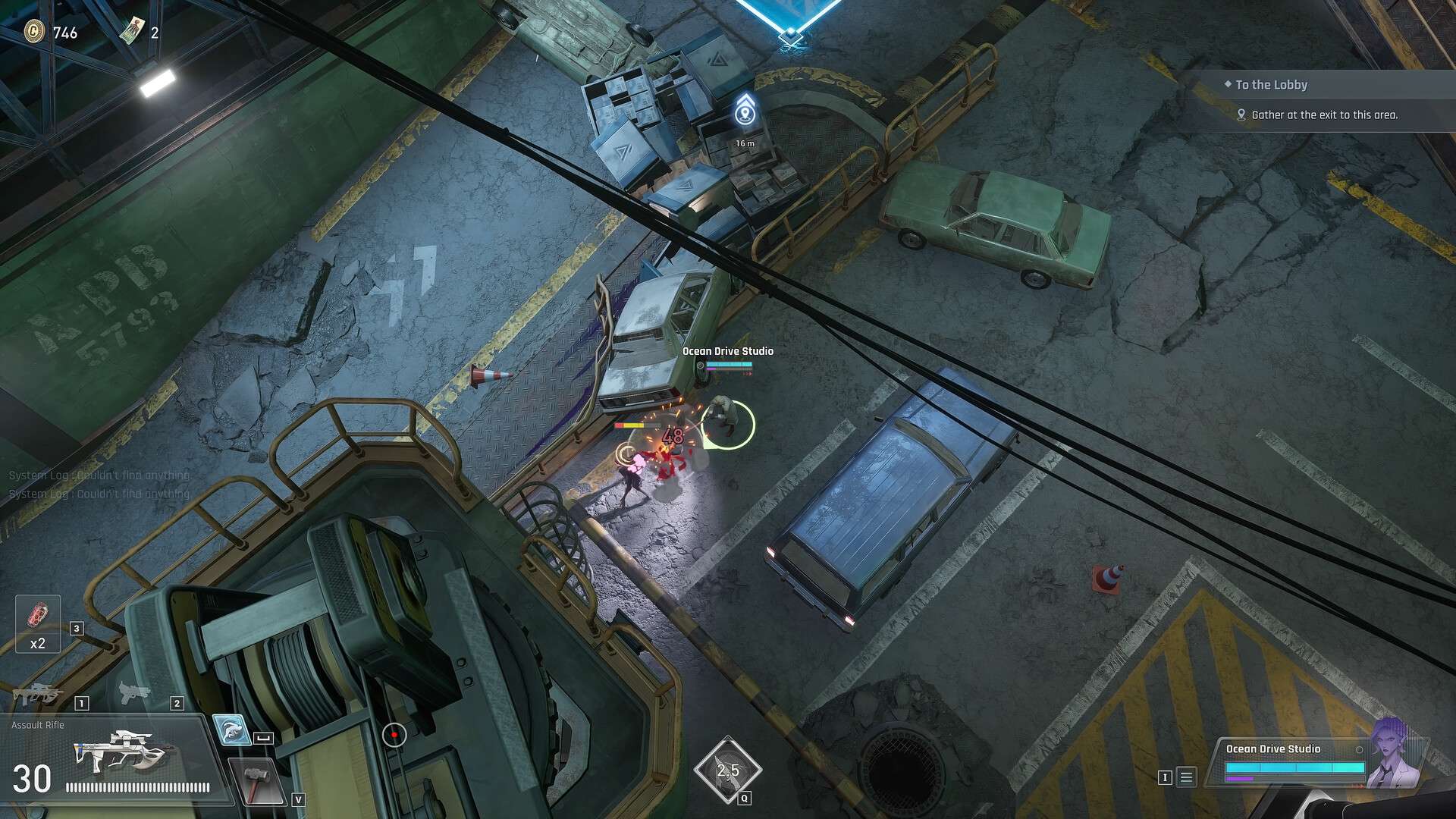Click the 16 m objective waypoint marker
Viewport: 1456px width, 819px height.
pos(745,115)
